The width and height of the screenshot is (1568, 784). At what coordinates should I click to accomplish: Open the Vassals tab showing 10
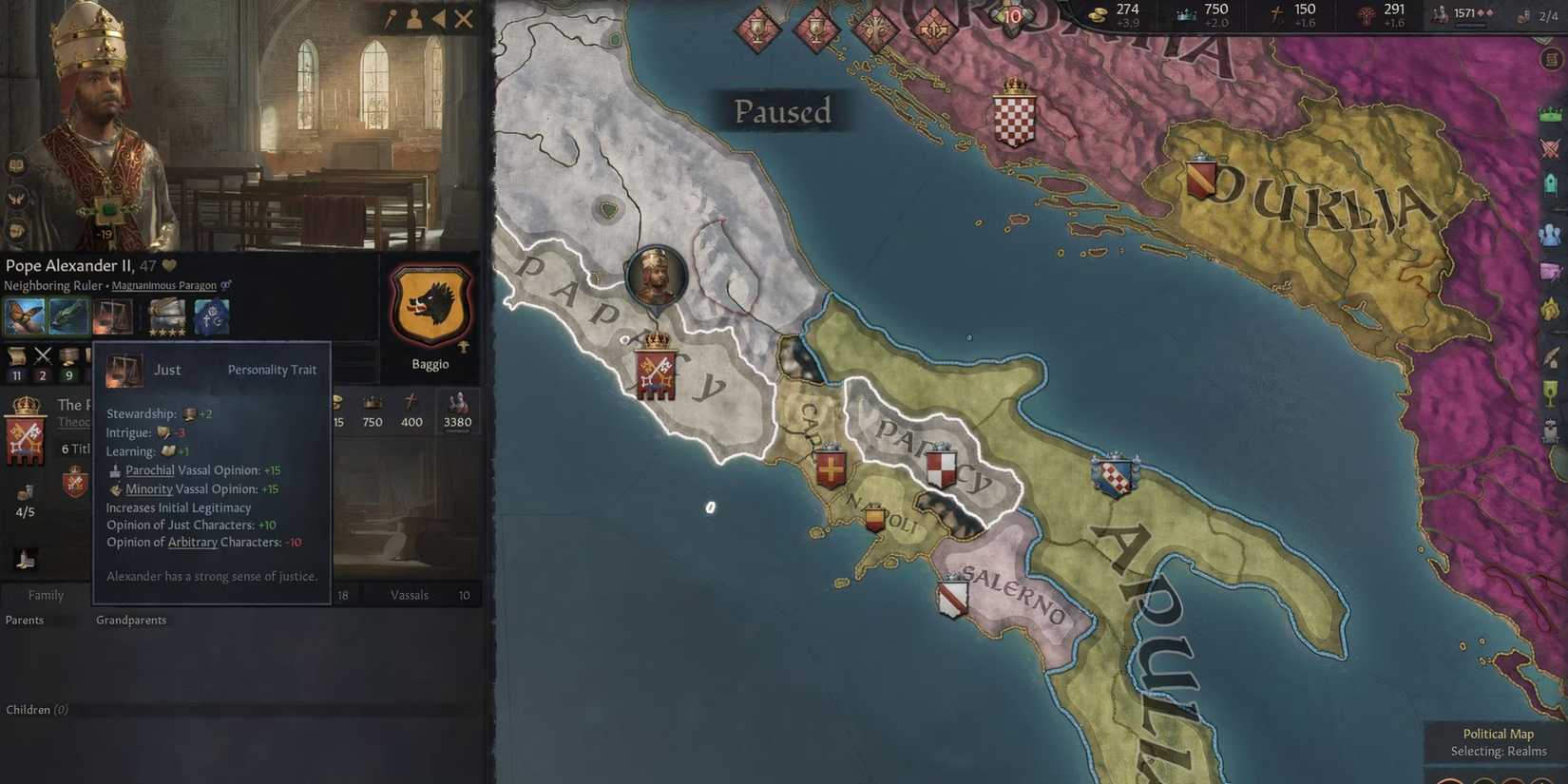pyautogui.click(x=411, y=594)
